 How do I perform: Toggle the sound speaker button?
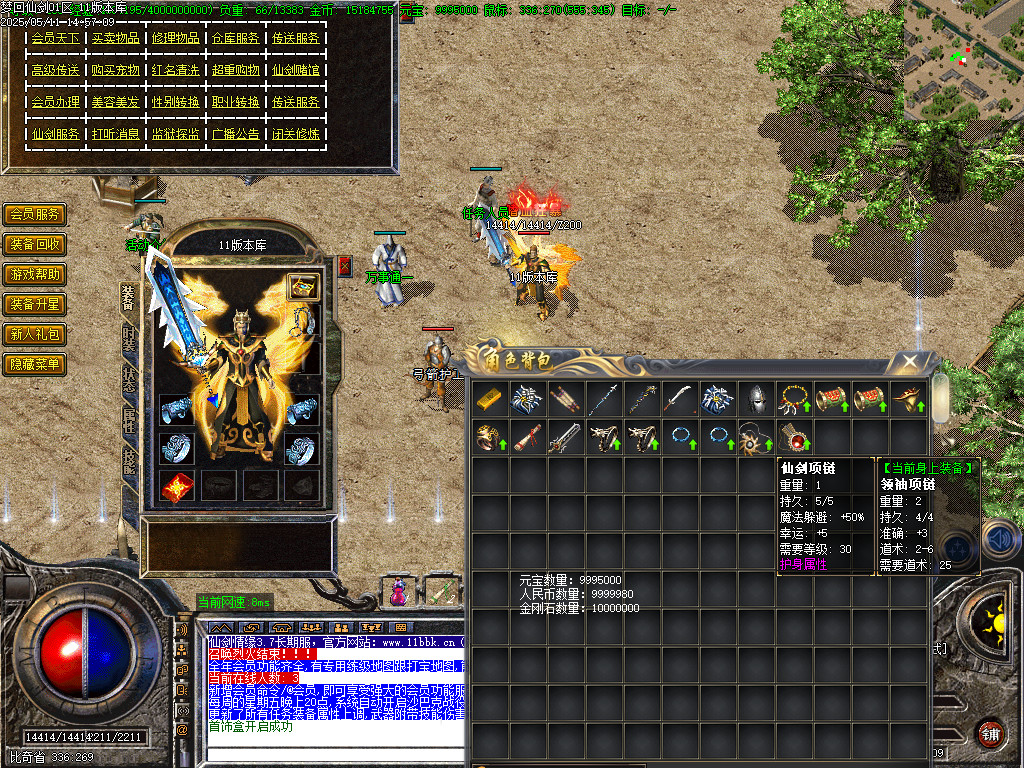(998, 540)
